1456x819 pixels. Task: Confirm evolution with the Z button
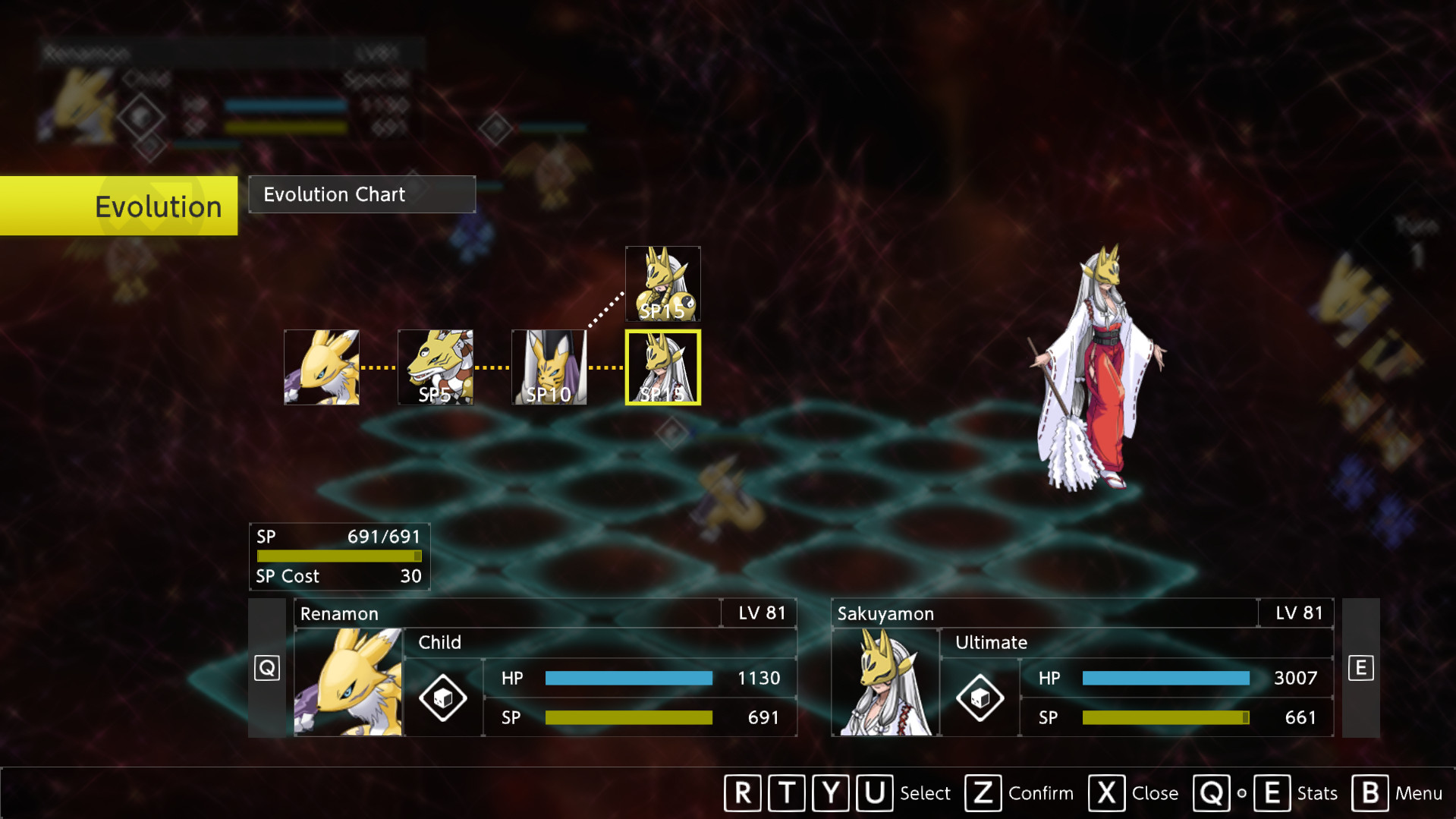(x=983, y=793)
